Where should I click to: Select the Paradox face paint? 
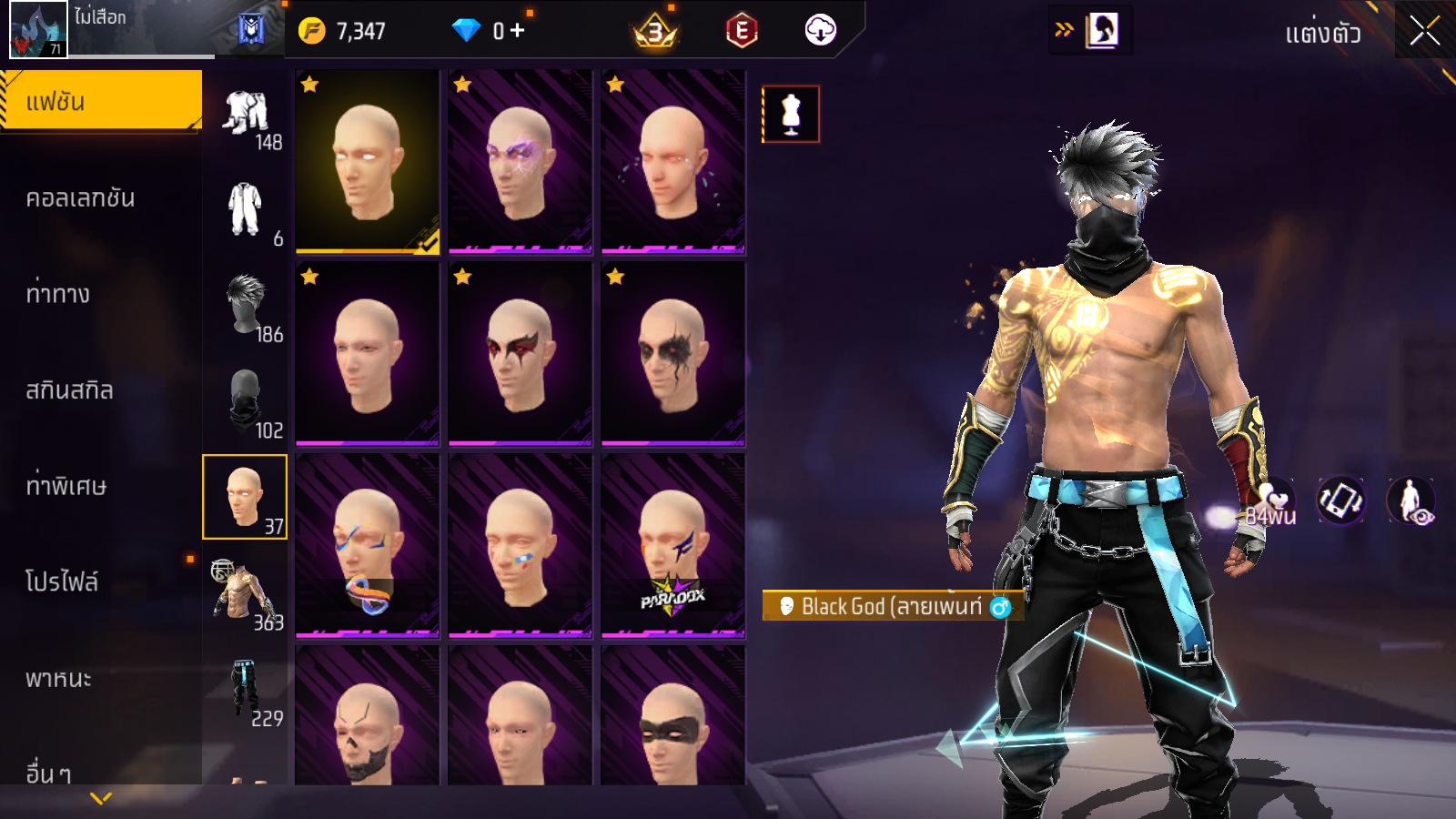672,545
